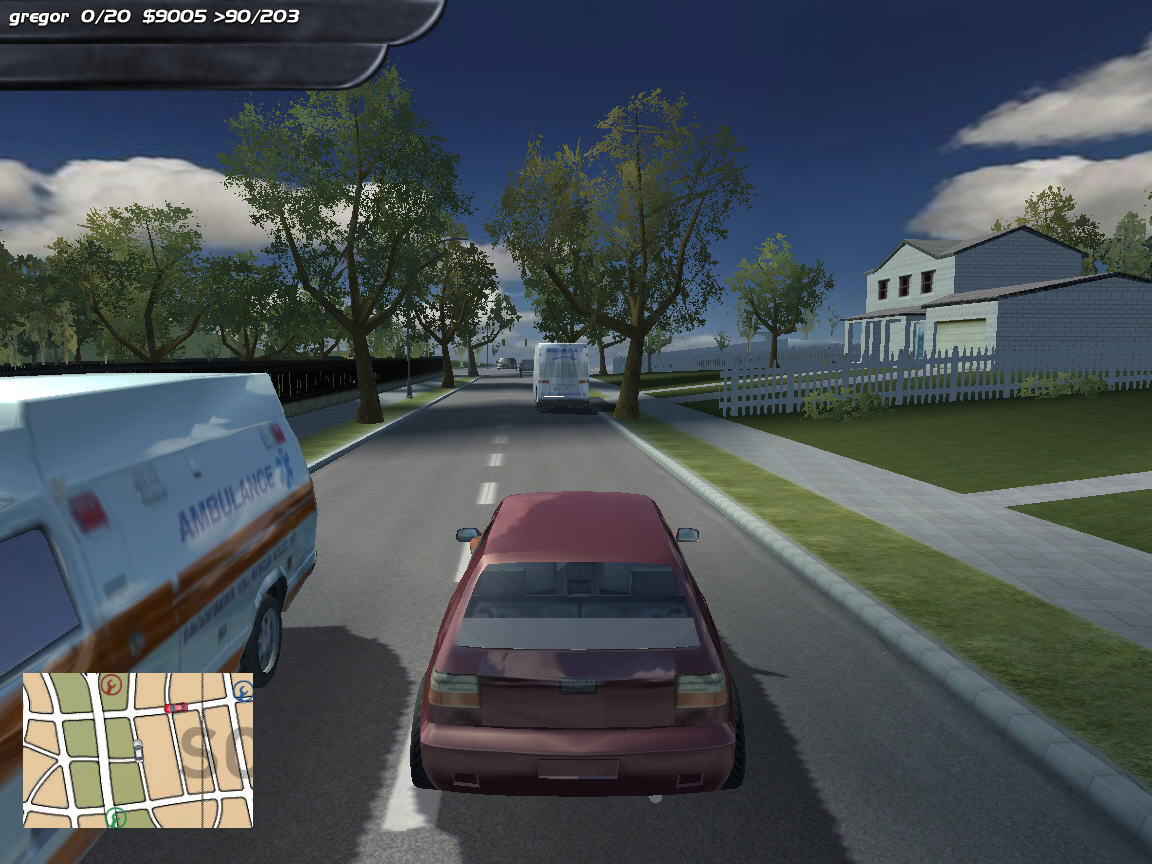
Task: Select the green wrench marker on the minimap
Action: pos(117,818)
